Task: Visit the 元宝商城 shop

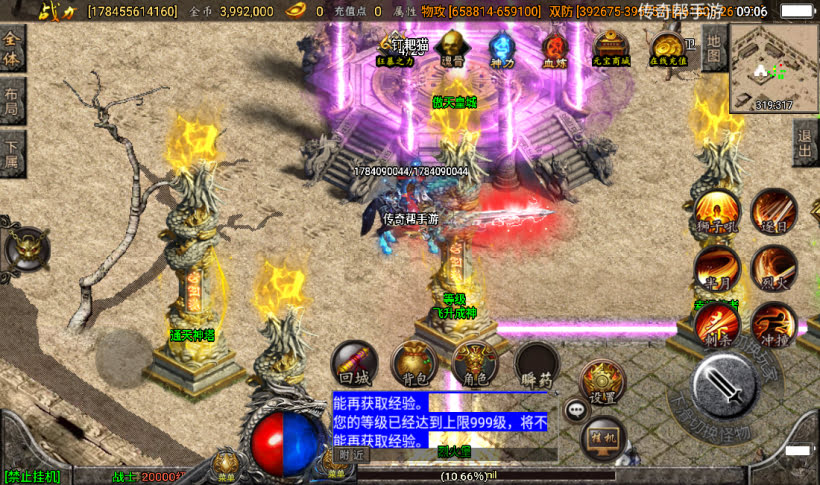Action: [611, 47]
